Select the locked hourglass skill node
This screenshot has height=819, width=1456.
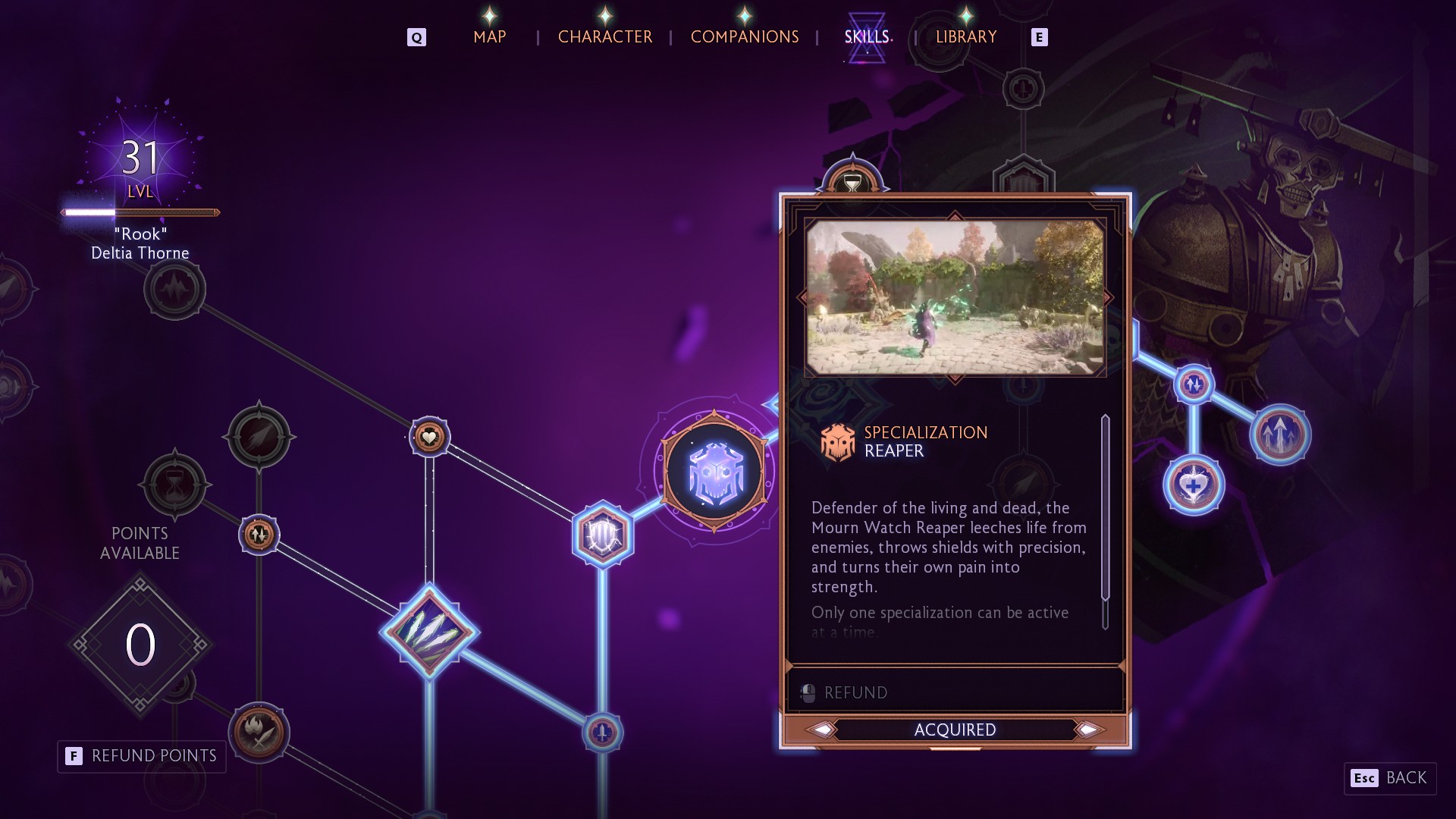pyautogui.click(x=174, y=485)
